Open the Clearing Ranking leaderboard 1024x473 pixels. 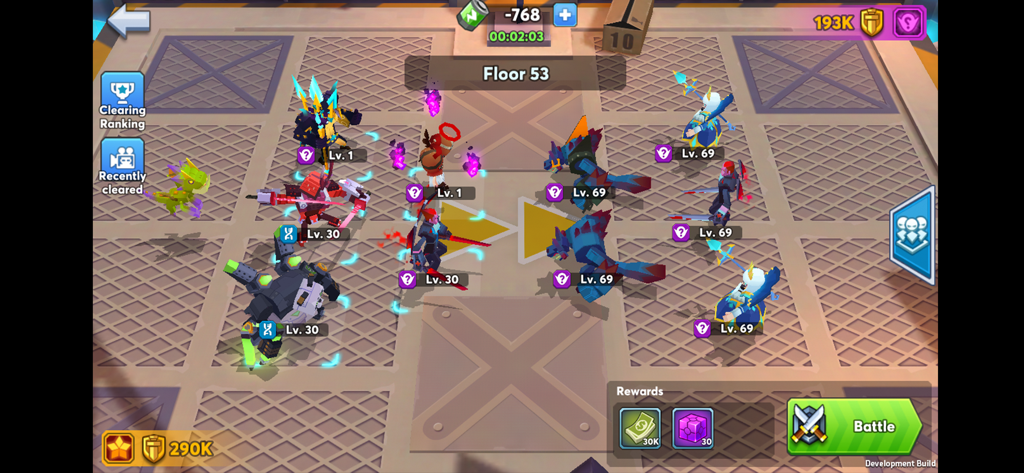pyautogui.click(x=122, y=101)
